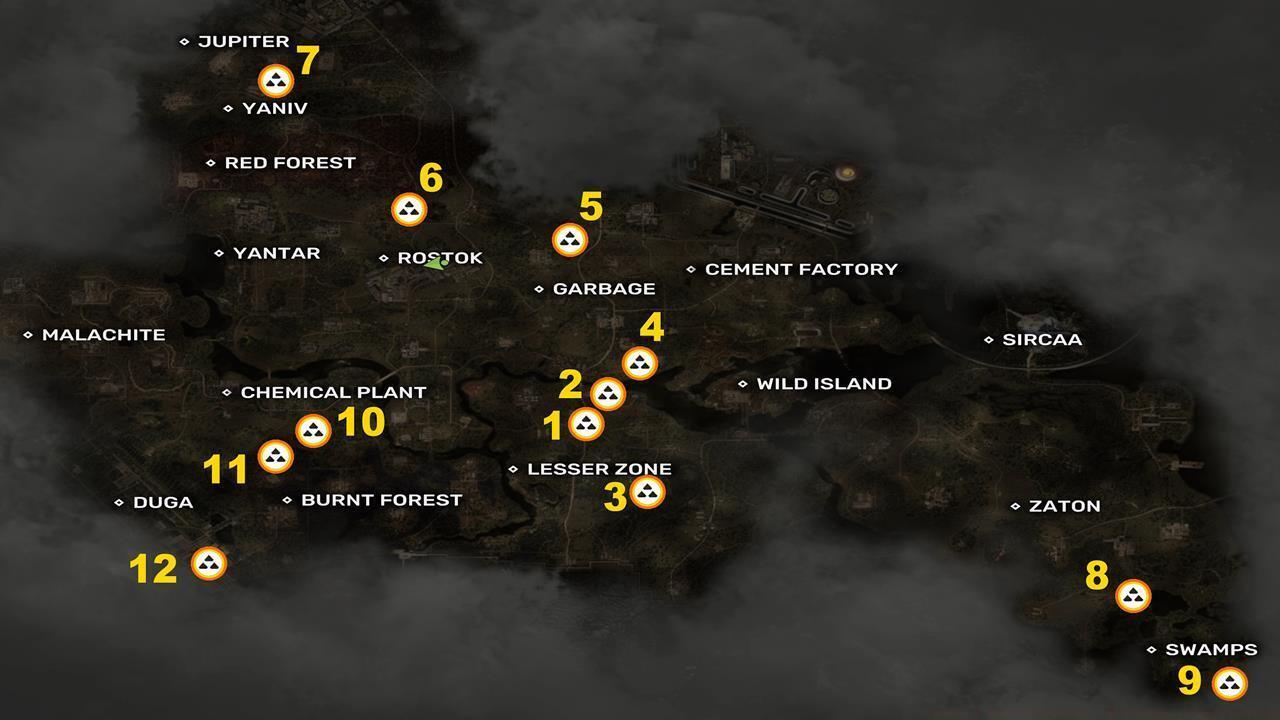Image resolution: width=1280 pixels, height=720 pixels.
Task: Select the JUPITER location label
Action: 243,41
